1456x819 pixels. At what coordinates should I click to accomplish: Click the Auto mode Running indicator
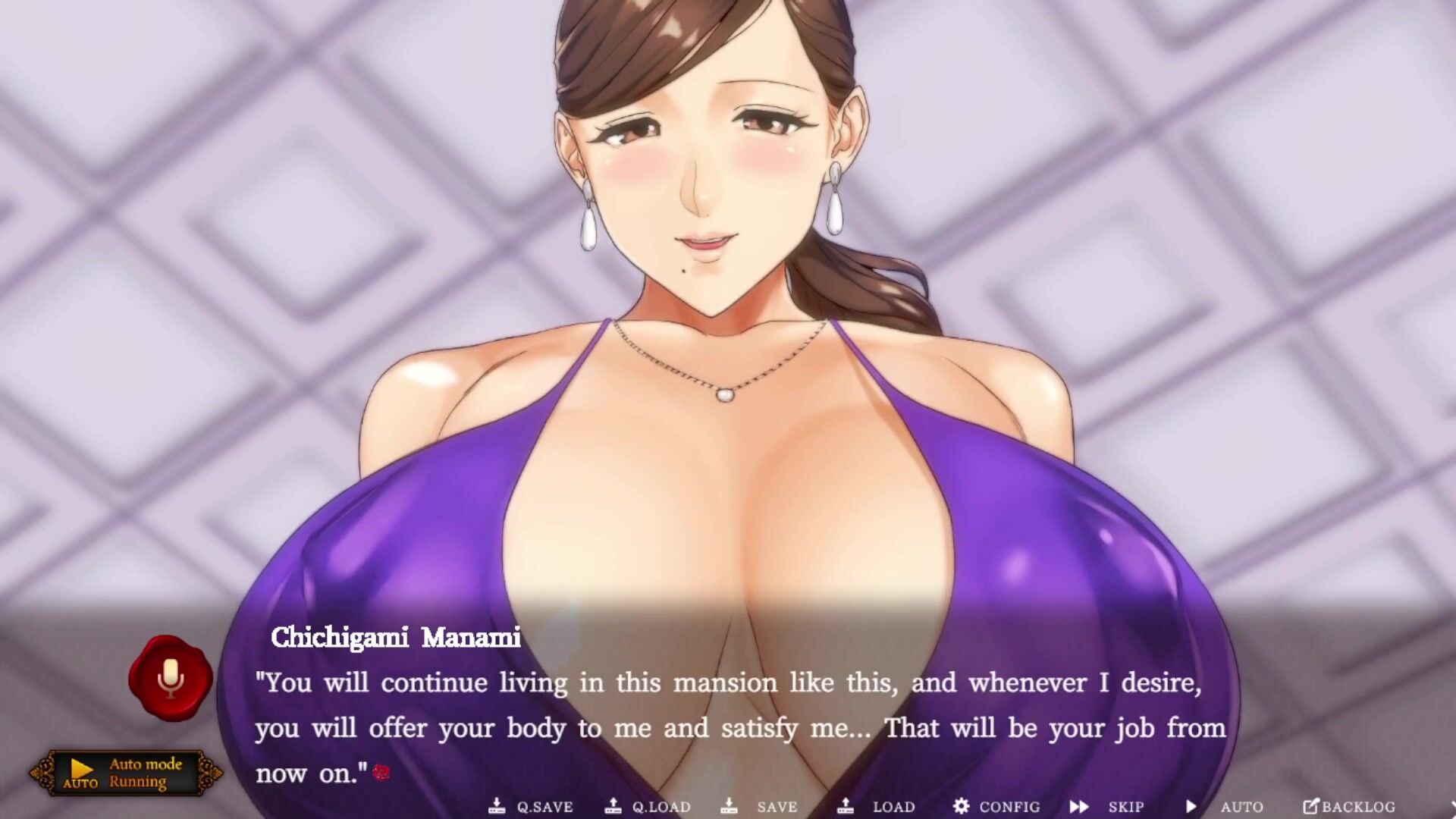(126, 773)
